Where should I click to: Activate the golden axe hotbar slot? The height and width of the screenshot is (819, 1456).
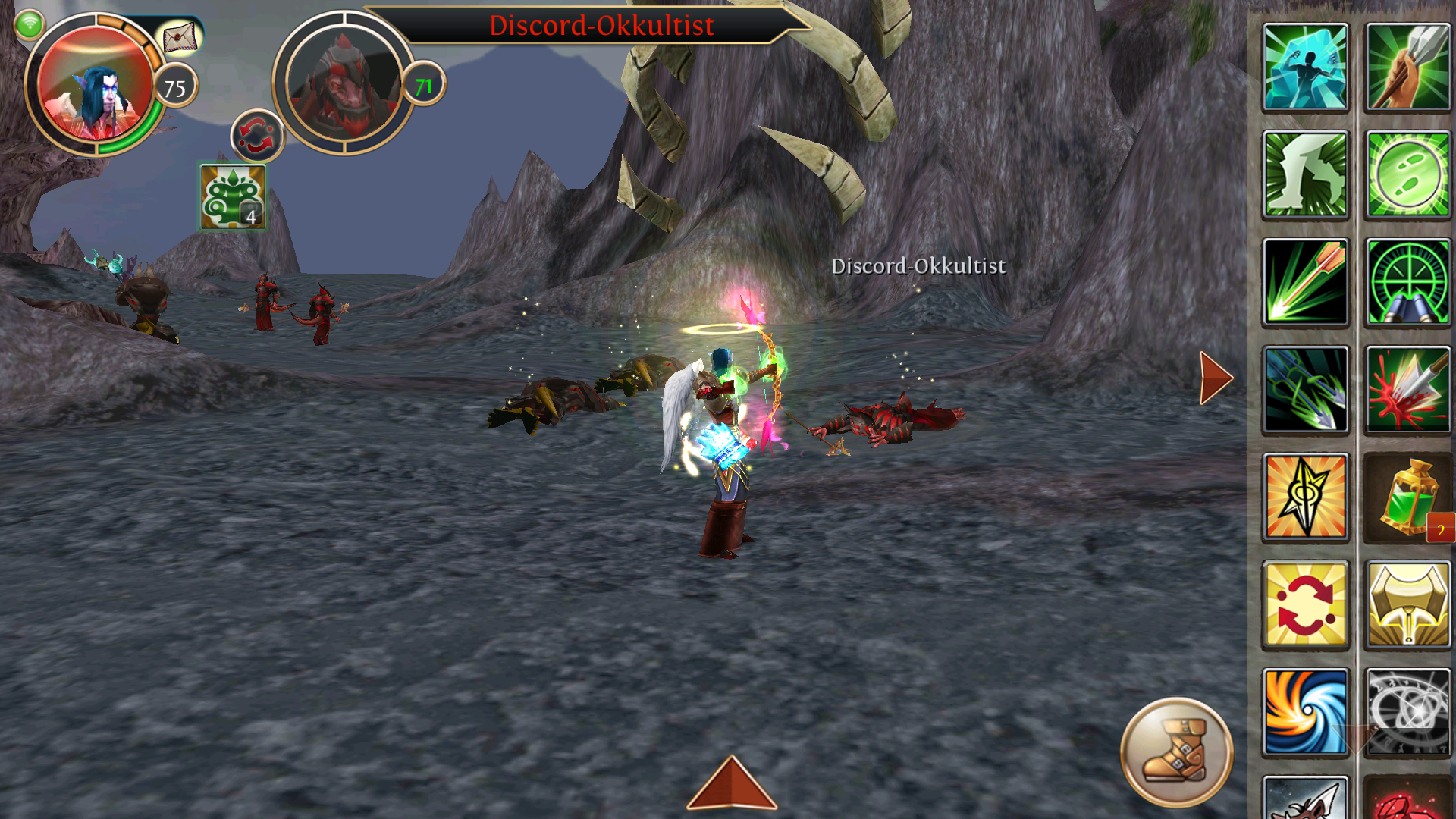[1407, 605]
